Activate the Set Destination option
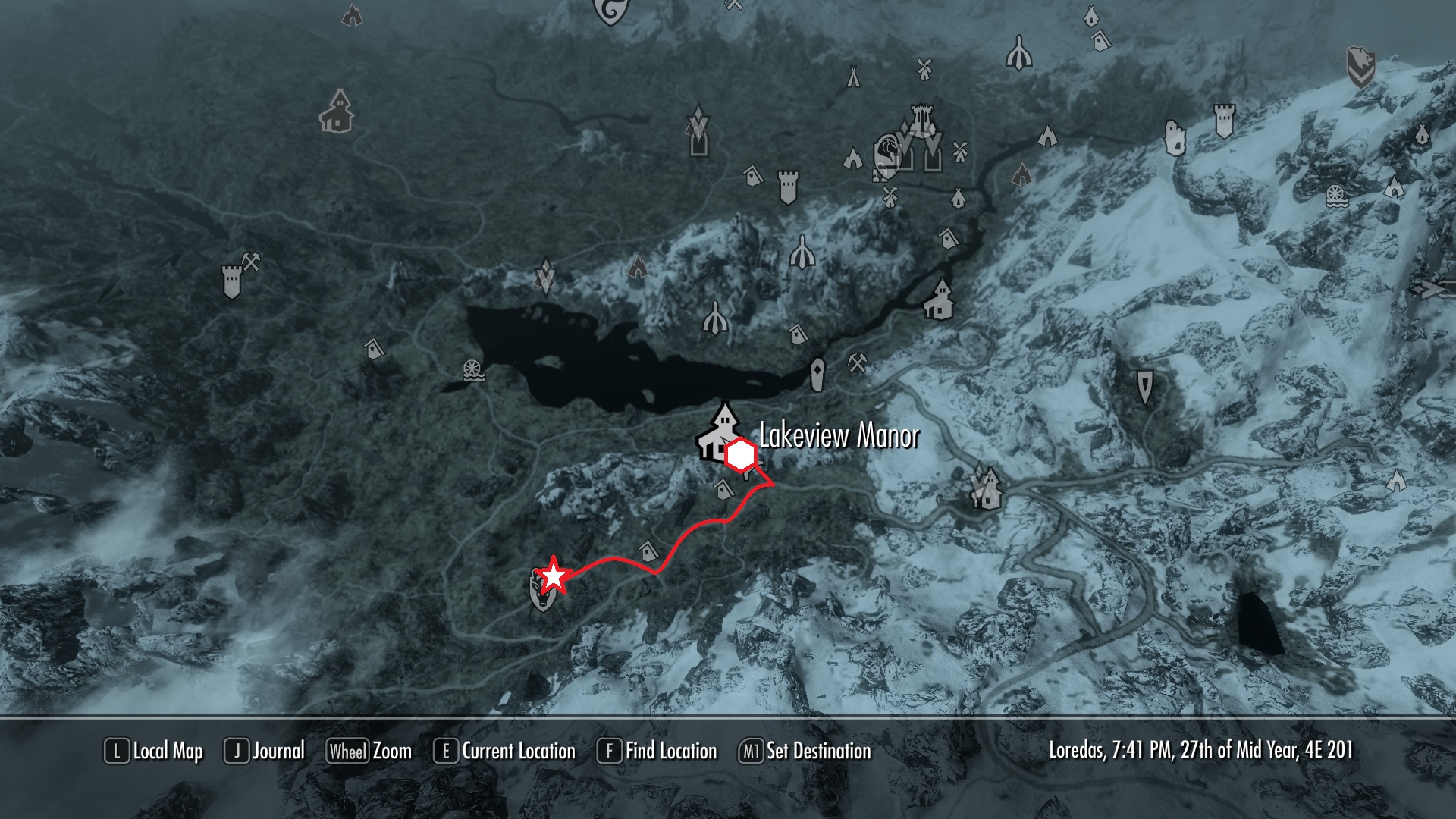Screen dimensions: 1456x819 click(805, 751)
